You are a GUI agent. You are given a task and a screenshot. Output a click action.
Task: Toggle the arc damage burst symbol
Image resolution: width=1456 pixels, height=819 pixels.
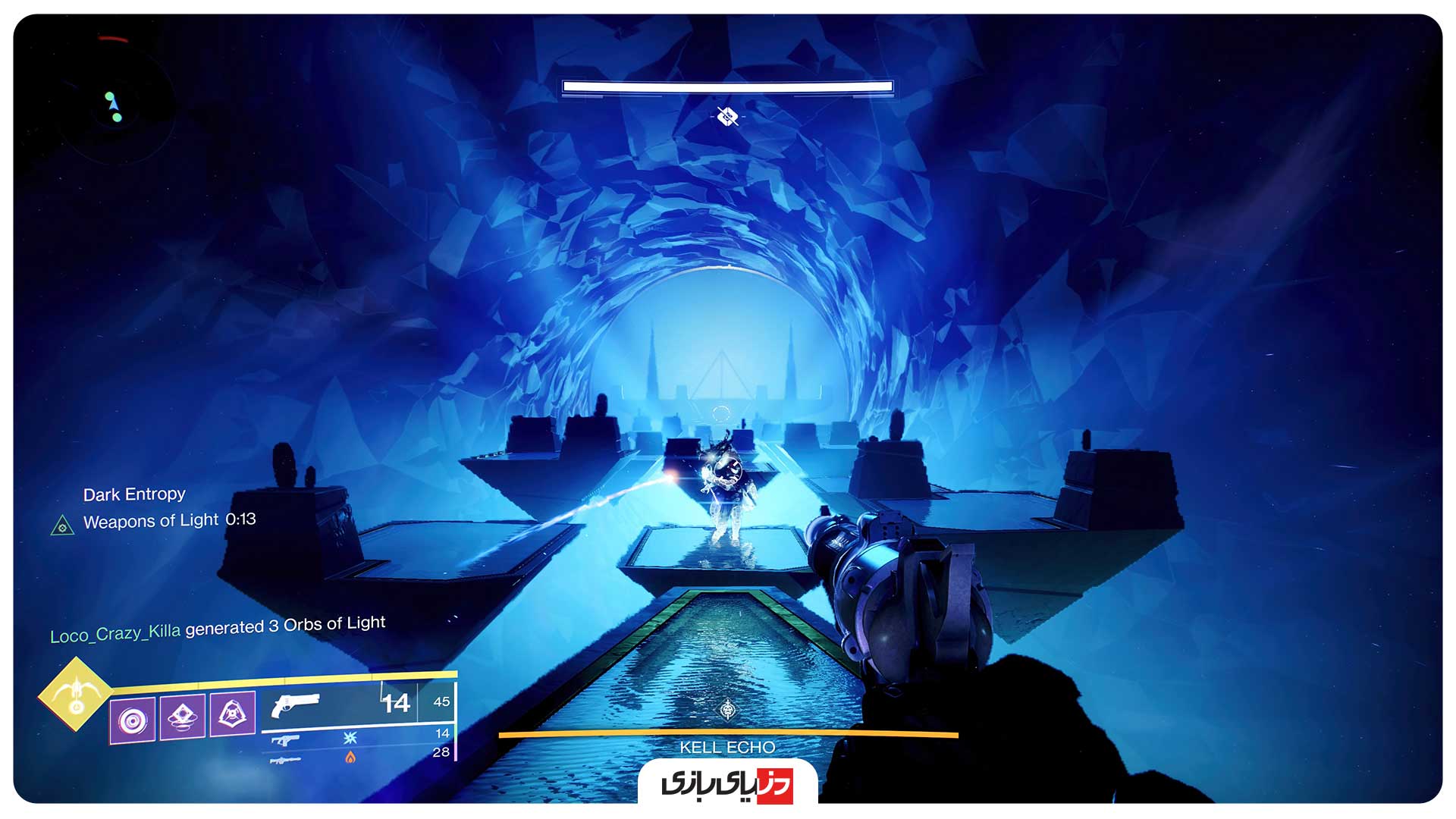point(350,739)
